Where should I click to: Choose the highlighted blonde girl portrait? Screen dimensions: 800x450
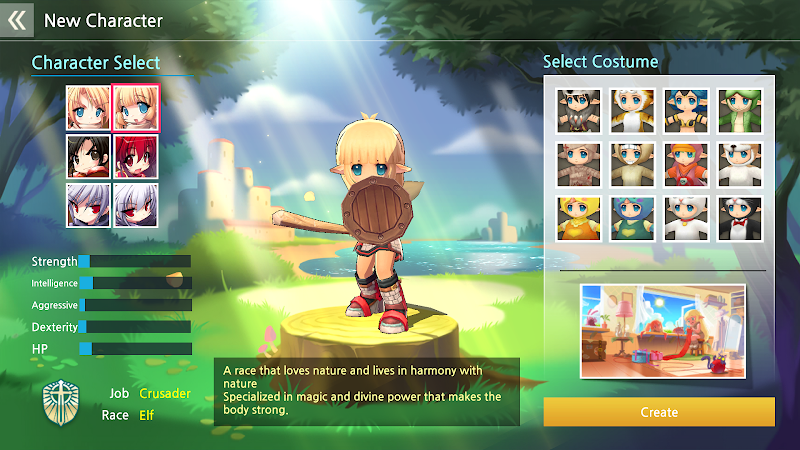[135, 107]
